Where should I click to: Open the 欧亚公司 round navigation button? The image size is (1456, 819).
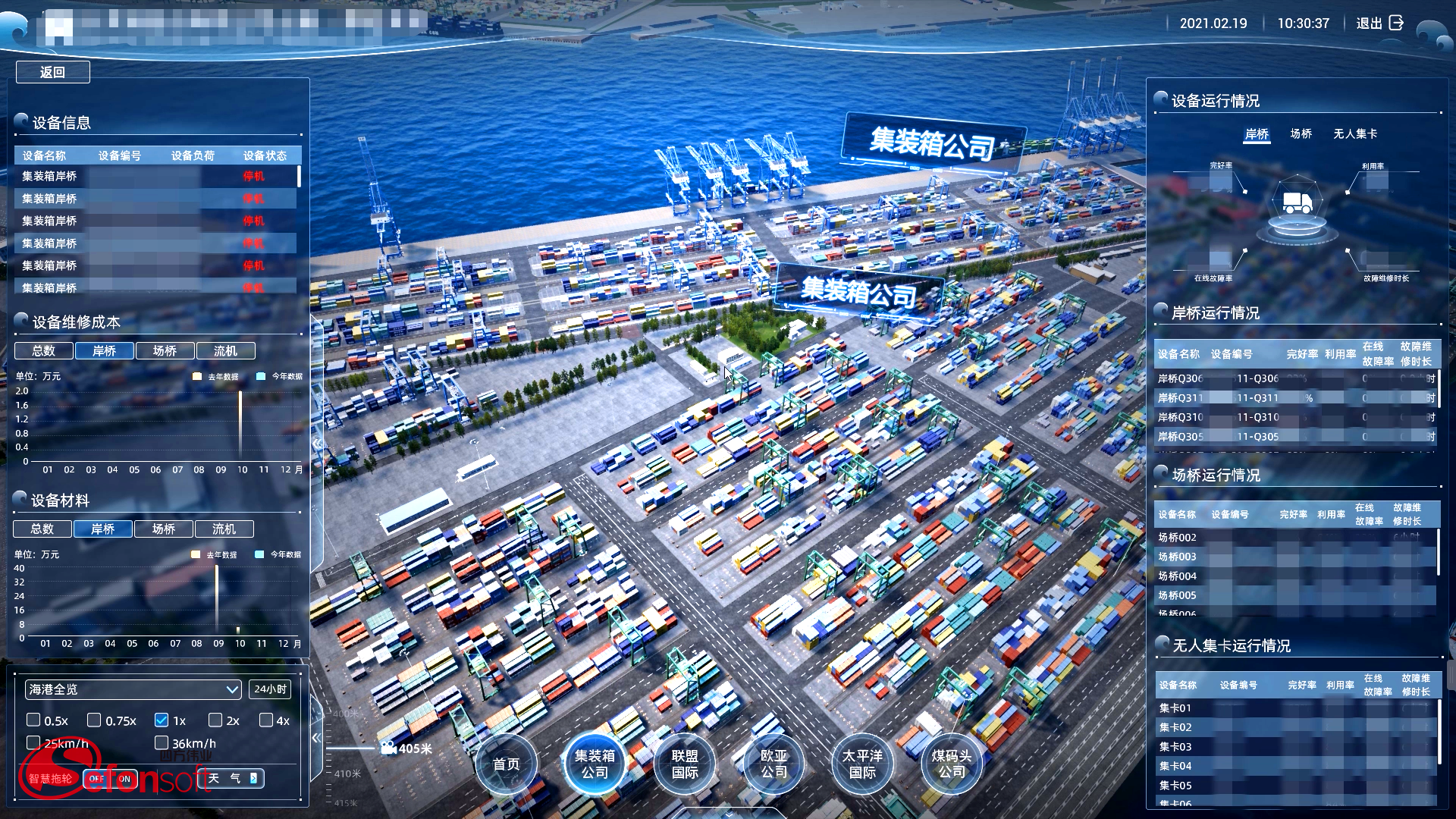(773, 764)
